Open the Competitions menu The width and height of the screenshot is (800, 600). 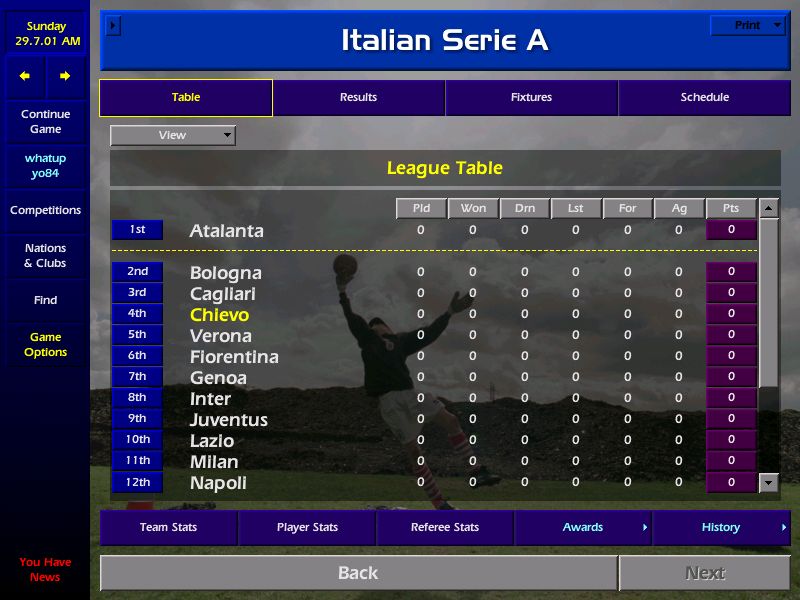coord(45,210)
